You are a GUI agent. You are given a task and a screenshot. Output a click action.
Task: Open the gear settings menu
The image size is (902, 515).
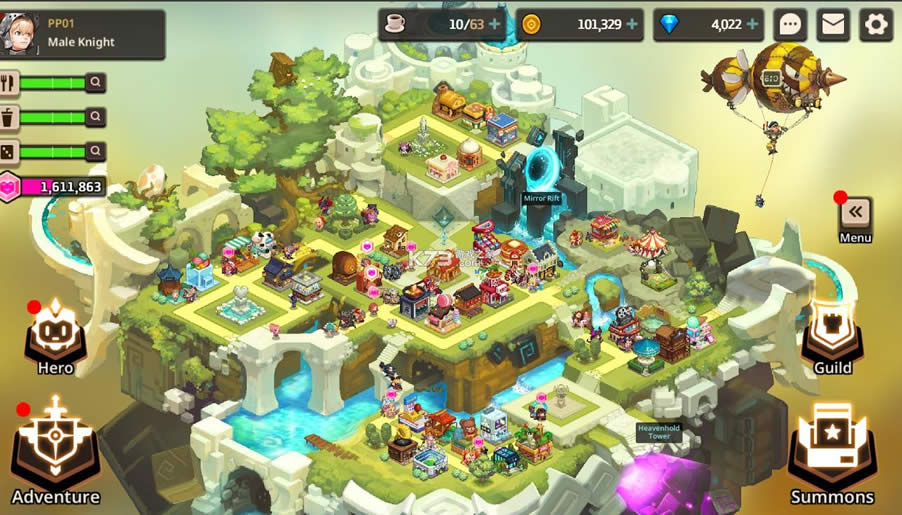[x=876, y=25]
